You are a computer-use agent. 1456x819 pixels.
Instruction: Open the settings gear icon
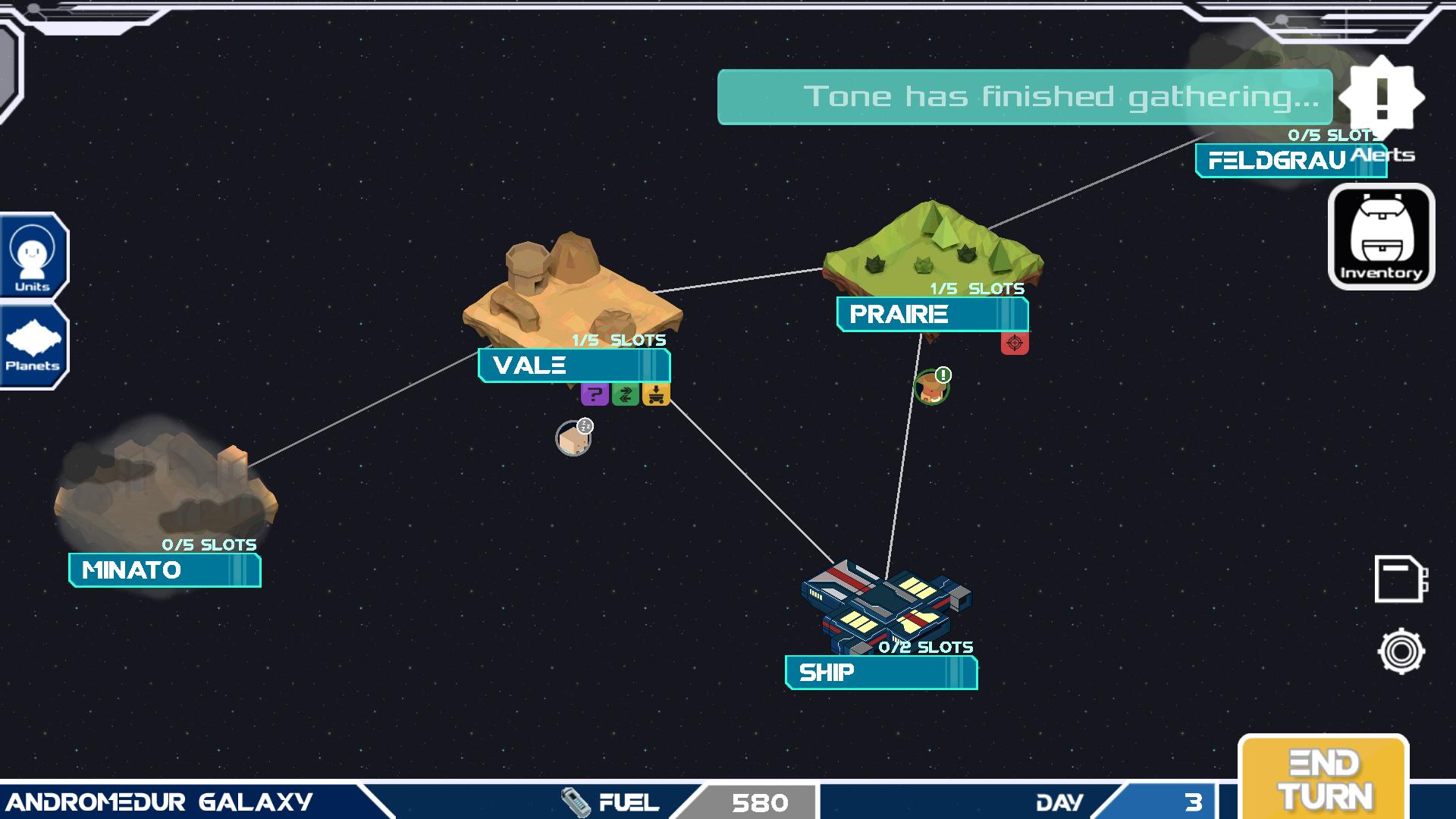[x=1401, y=651]
